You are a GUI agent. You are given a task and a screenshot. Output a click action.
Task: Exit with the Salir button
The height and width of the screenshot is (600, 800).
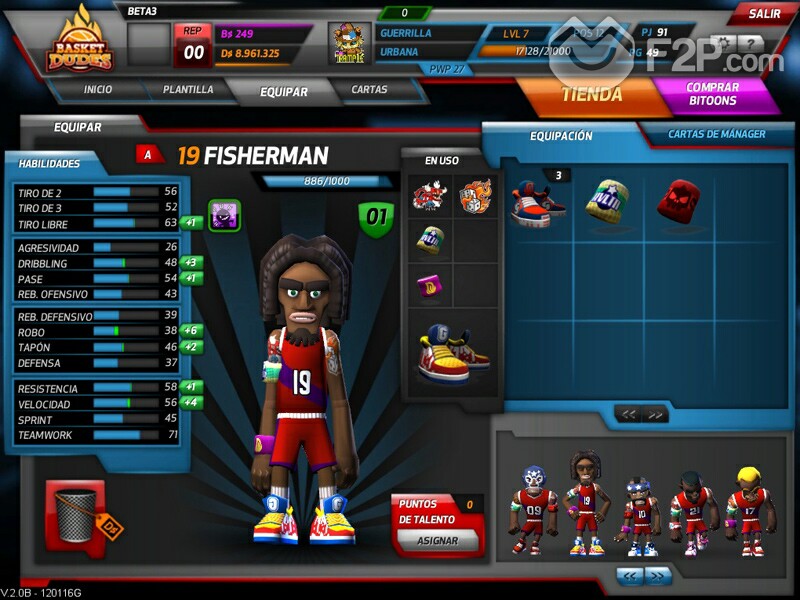tap(765, 14)
